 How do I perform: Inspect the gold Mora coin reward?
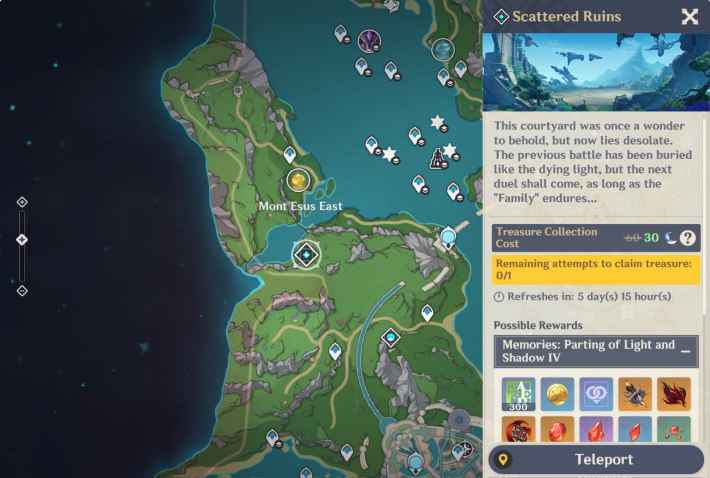(557, 394)
